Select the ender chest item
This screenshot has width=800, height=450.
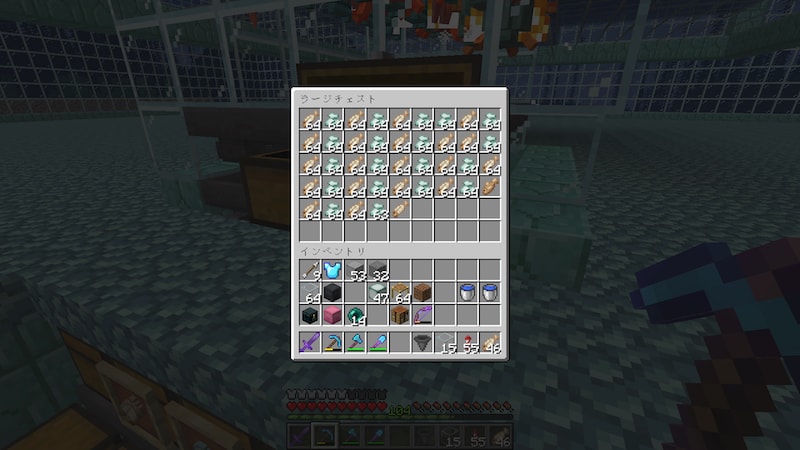pyautogui.click(x=309, y=316)
